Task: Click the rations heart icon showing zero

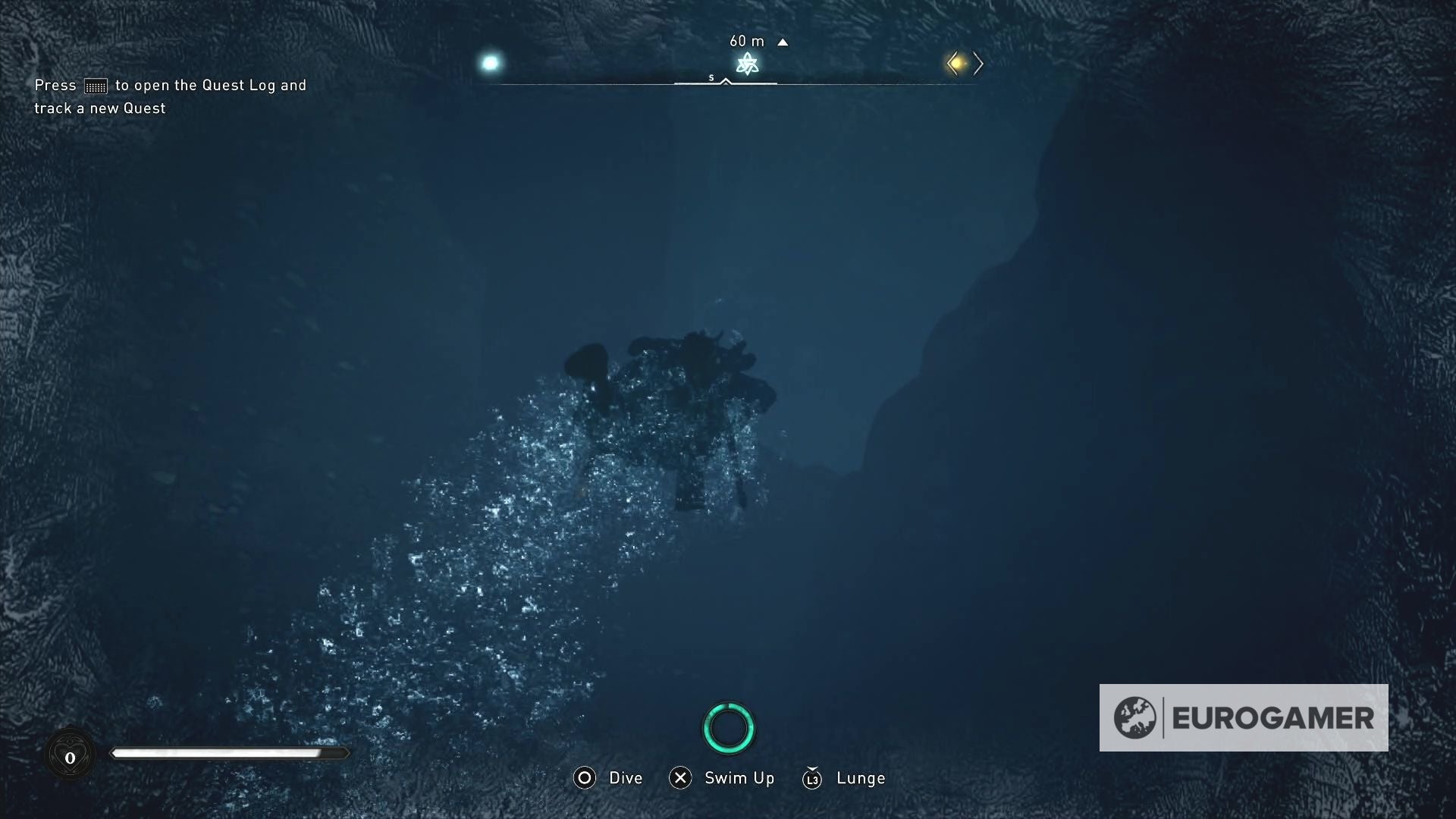Action: pyautogui.click(x=71, y=755)
